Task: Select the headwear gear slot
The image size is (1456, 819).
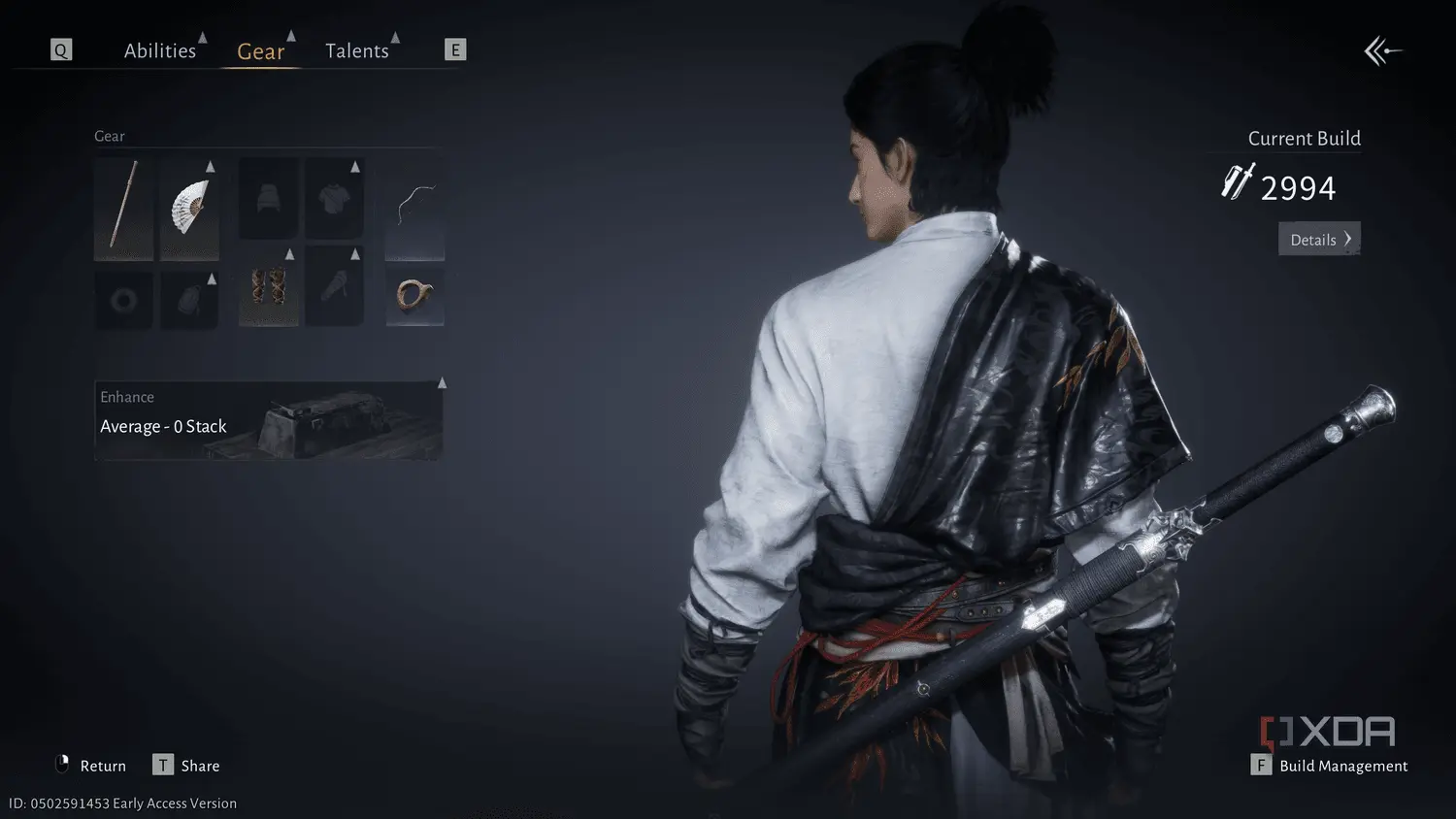Action: click(268, 198)
